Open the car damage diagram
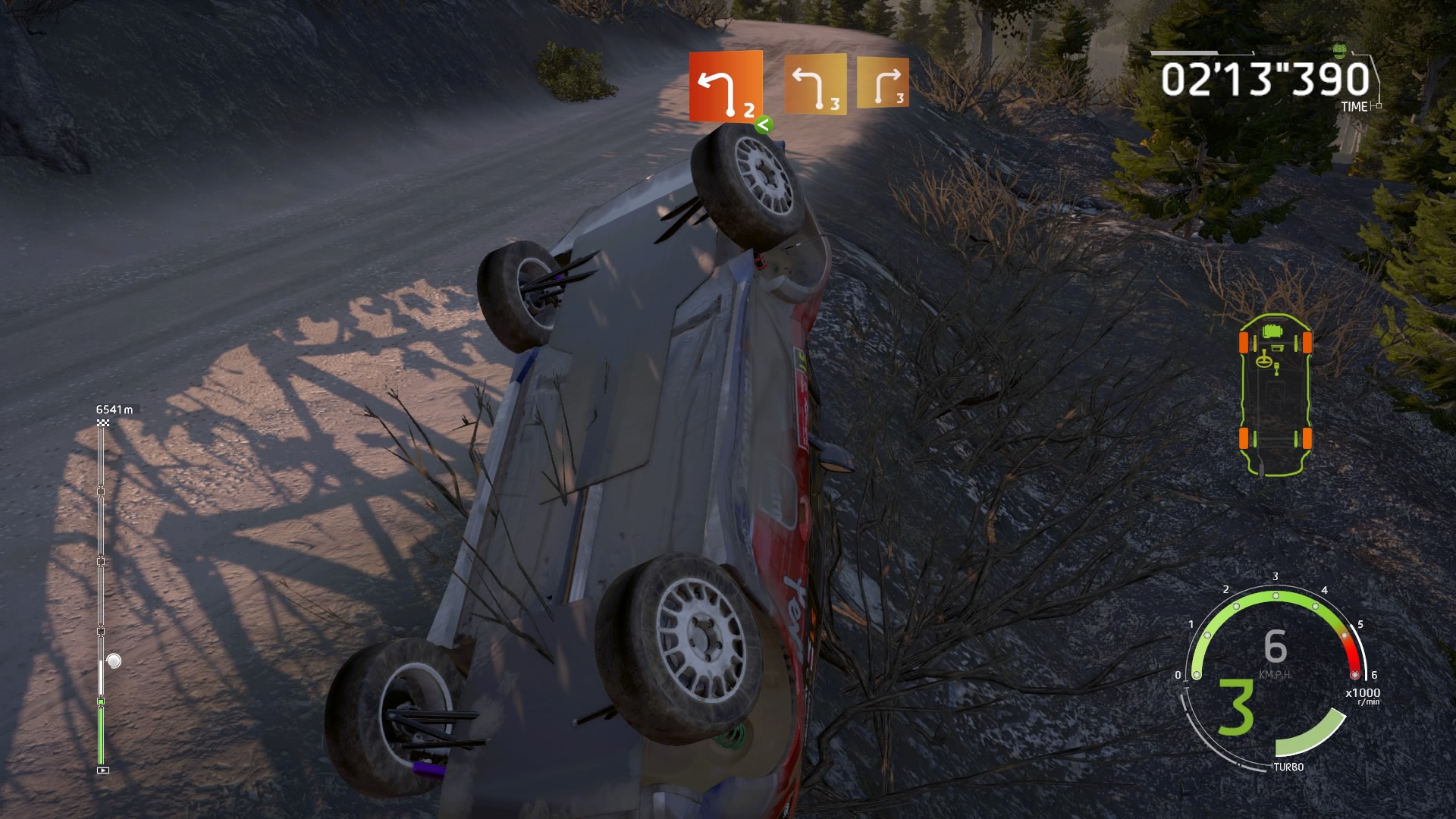 click(x=1275, y=393)
